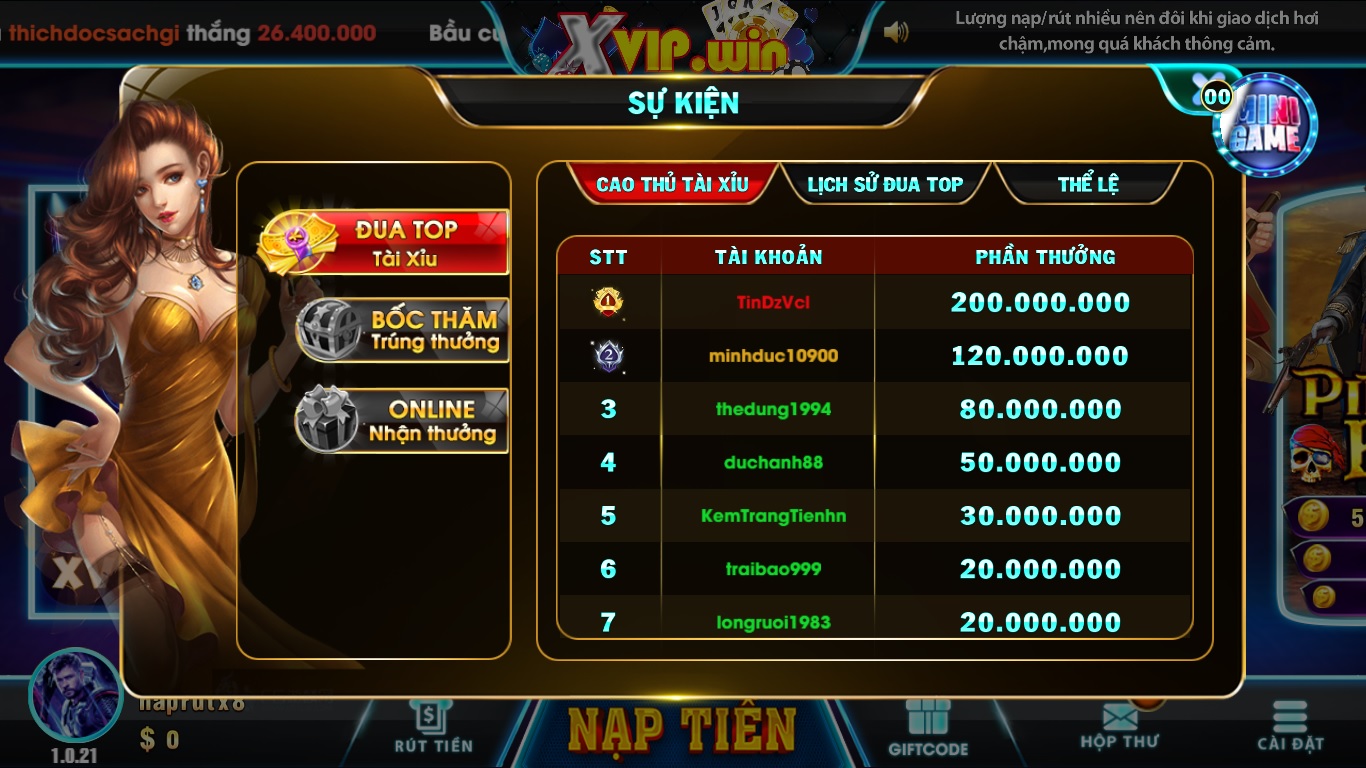The width and height of the screenshot is (1366, 768).
Task: Select the Cao Thủ Tài Xỉu tab
Action: tap(671, 184)
